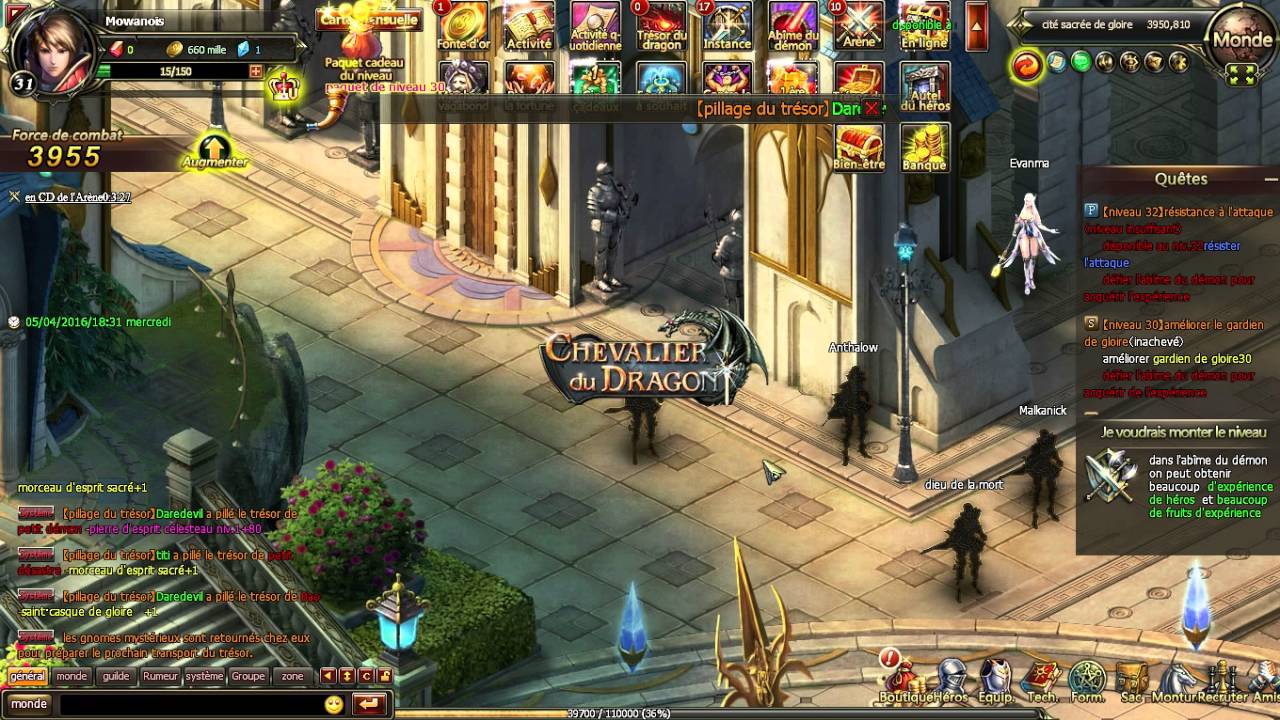Open the Banque

924,148
